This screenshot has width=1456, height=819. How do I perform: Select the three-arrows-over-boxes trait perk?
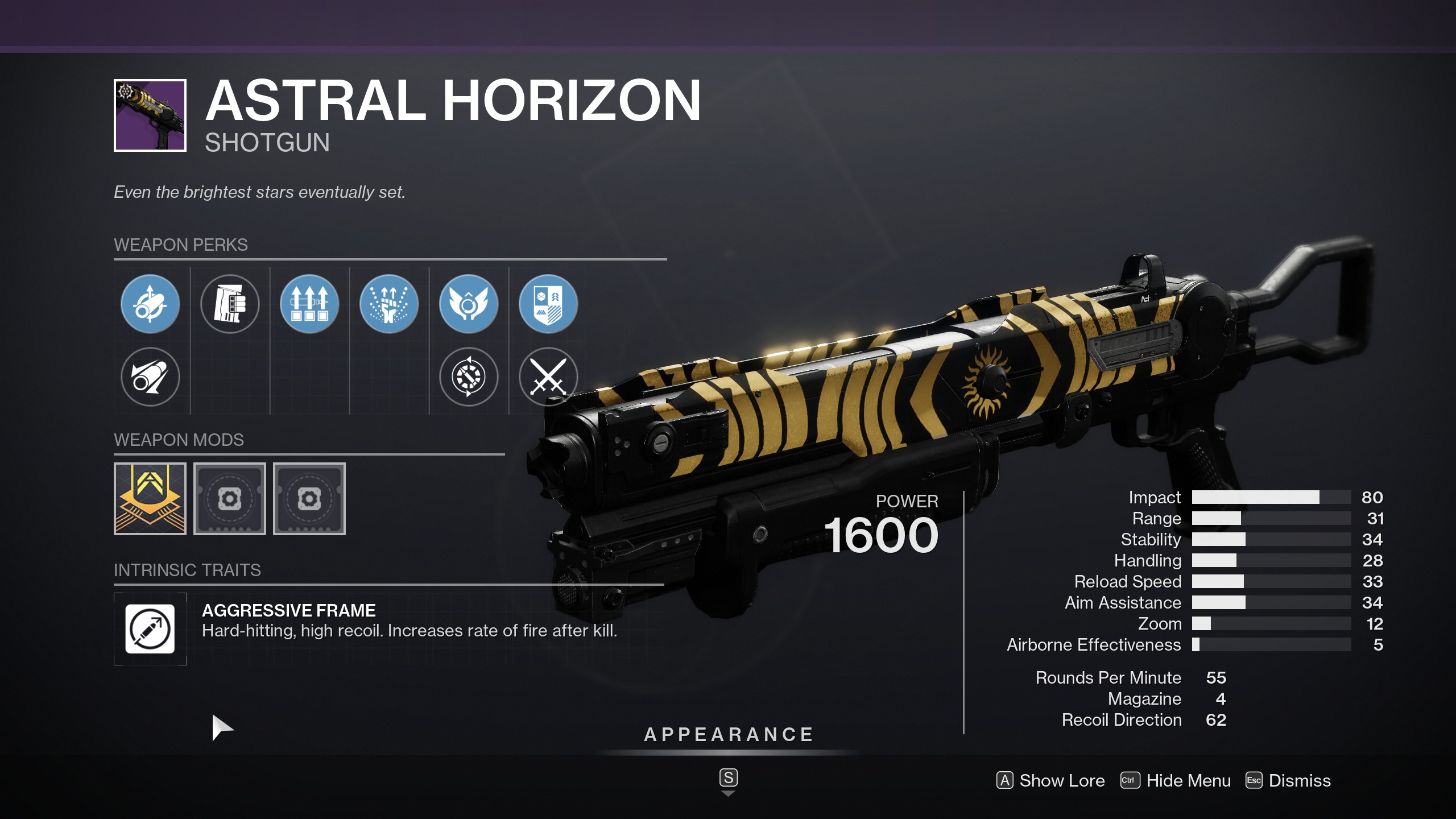(309, 304)
